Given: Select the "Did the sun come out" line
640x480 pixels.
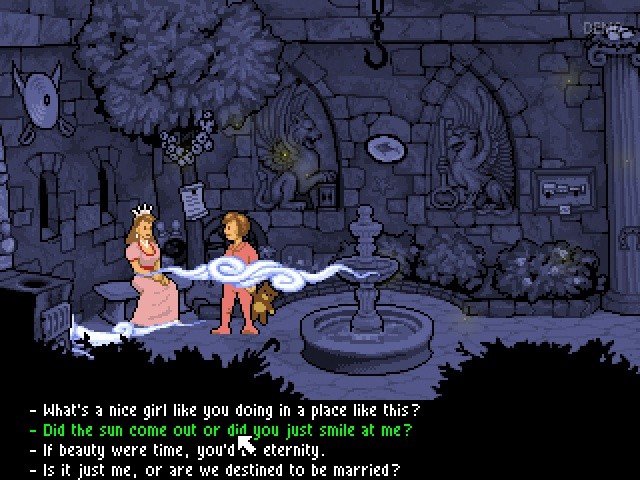Looking at the screenshot, I should [x=225, y=431].
